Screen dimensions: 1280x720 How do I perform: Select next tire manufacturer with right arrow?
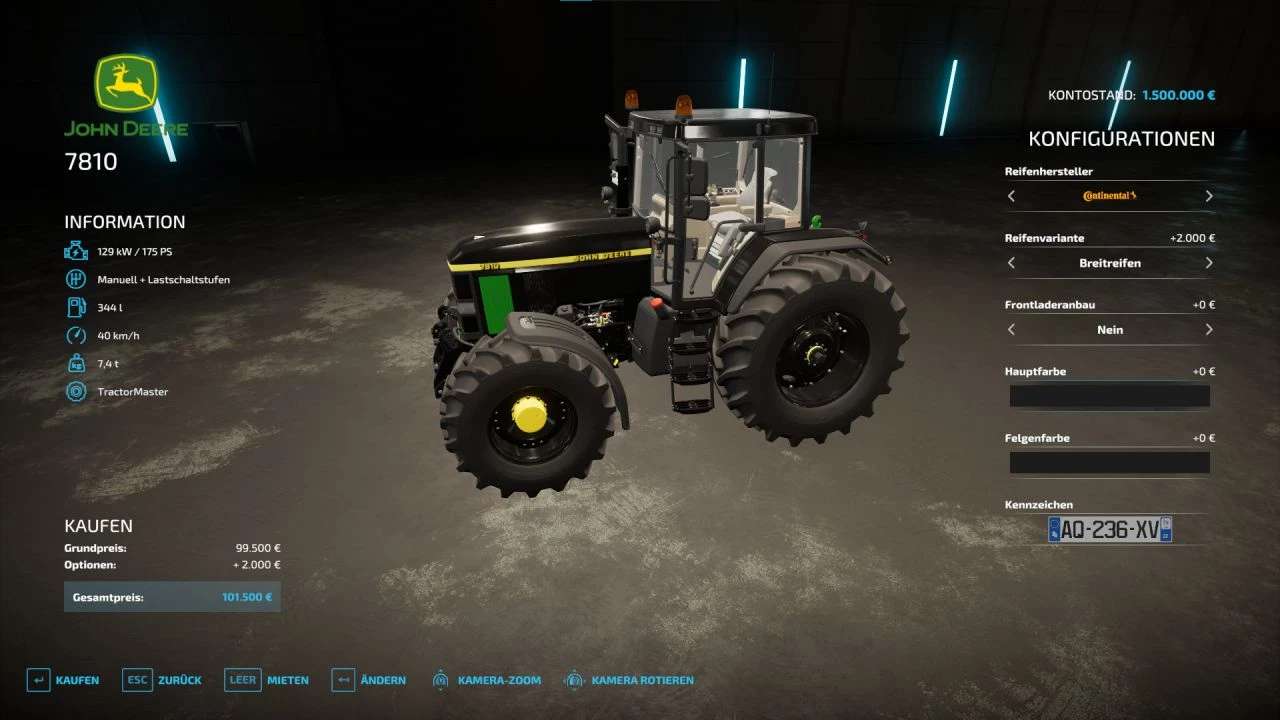[1209, 196]
